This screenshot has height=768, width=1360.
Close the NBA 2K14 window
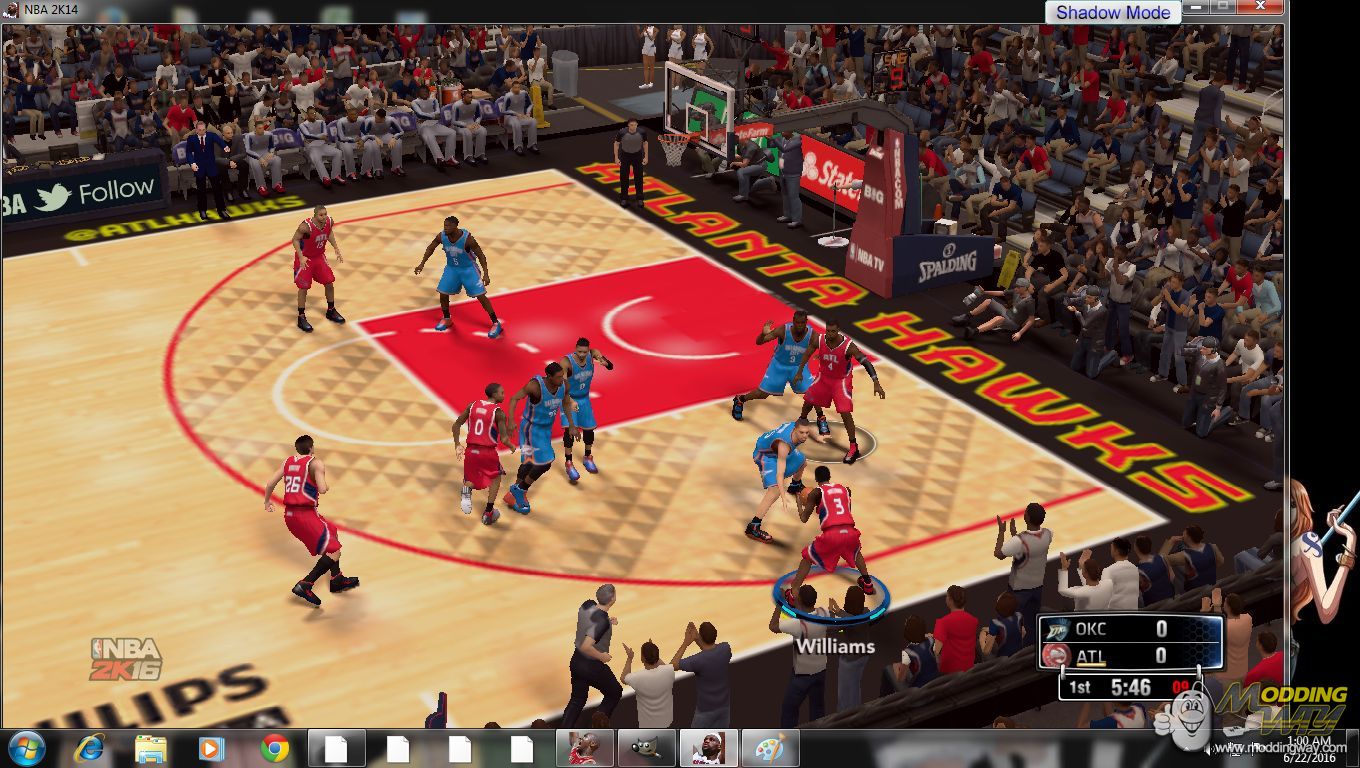[x=1259, y=7]
